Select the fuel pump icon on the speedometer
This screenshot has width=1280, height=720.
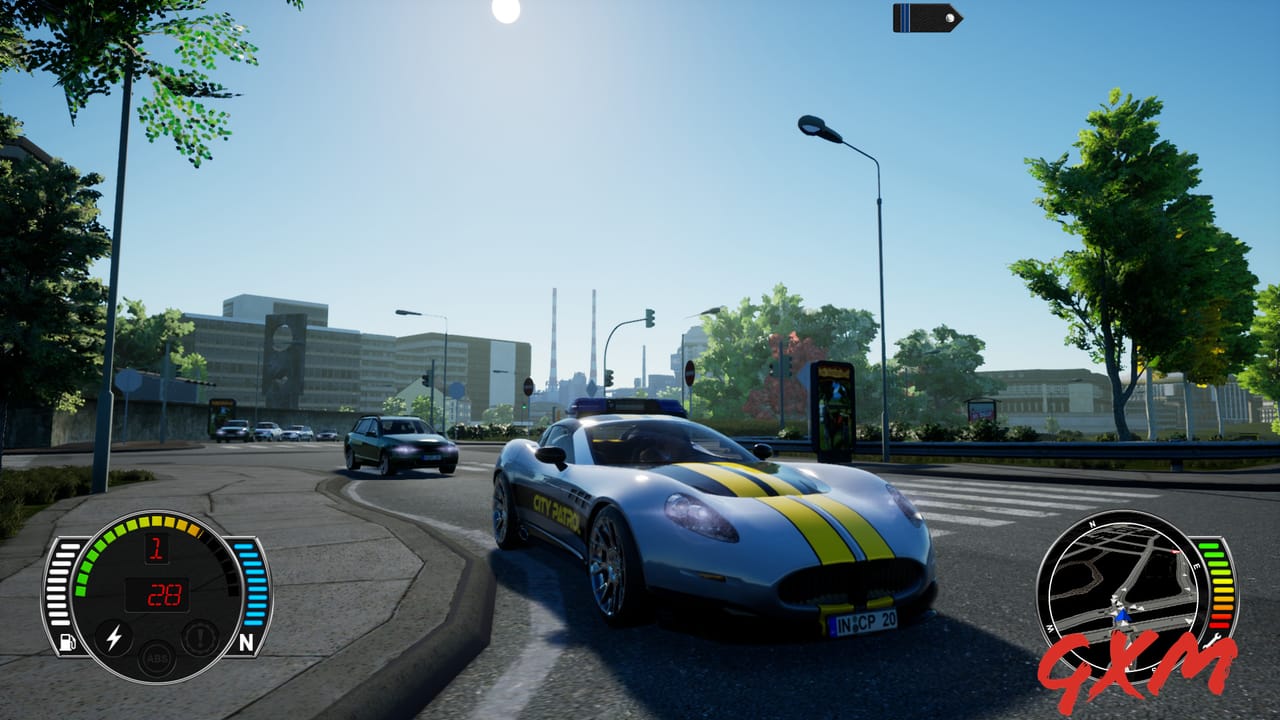coord(66,641)
